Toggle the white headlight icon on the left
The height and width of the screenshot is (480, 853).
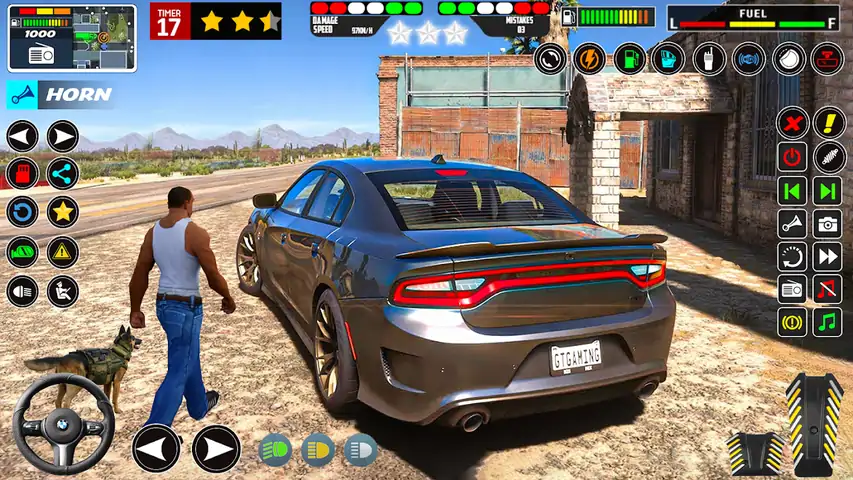click(22, 291)
